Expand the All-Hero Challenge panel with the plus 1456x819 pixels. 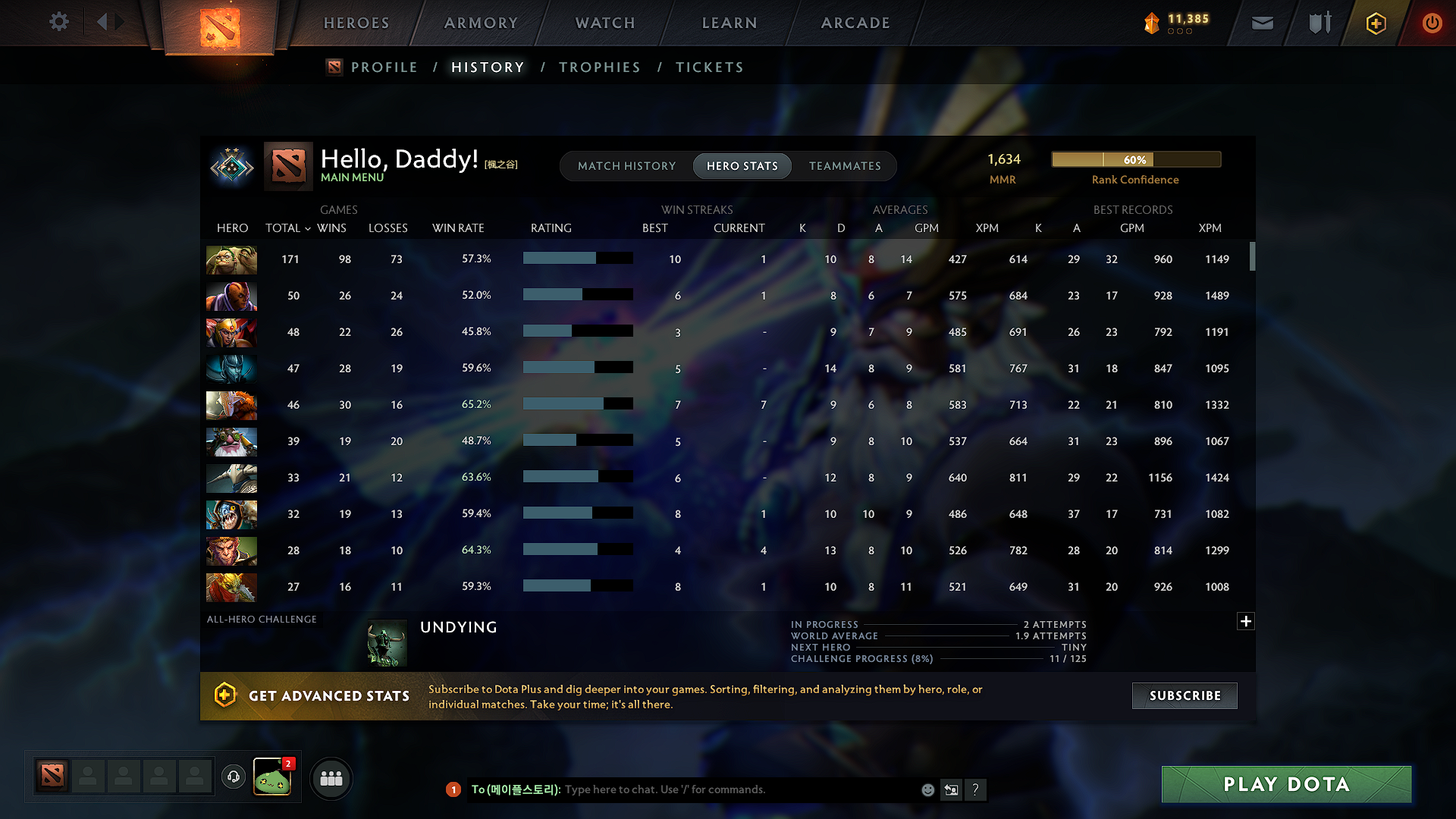1246,621
